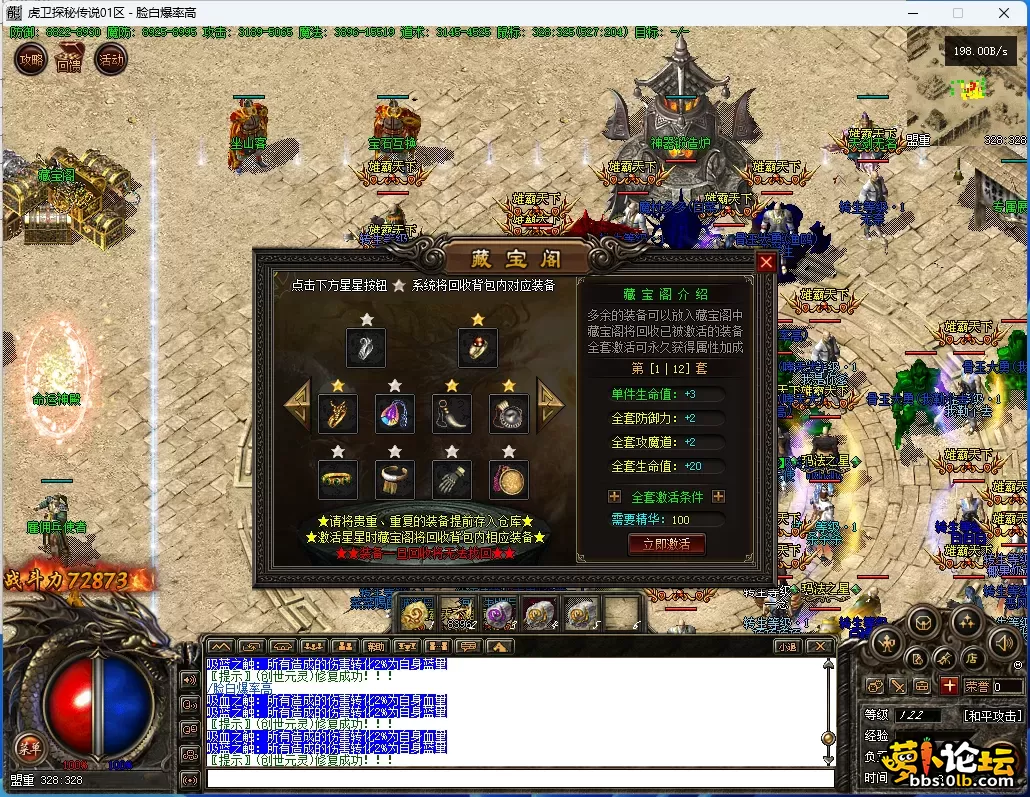Click the star above the gold medallion slot
The image size is (1030, 797).
coord(508,452)
